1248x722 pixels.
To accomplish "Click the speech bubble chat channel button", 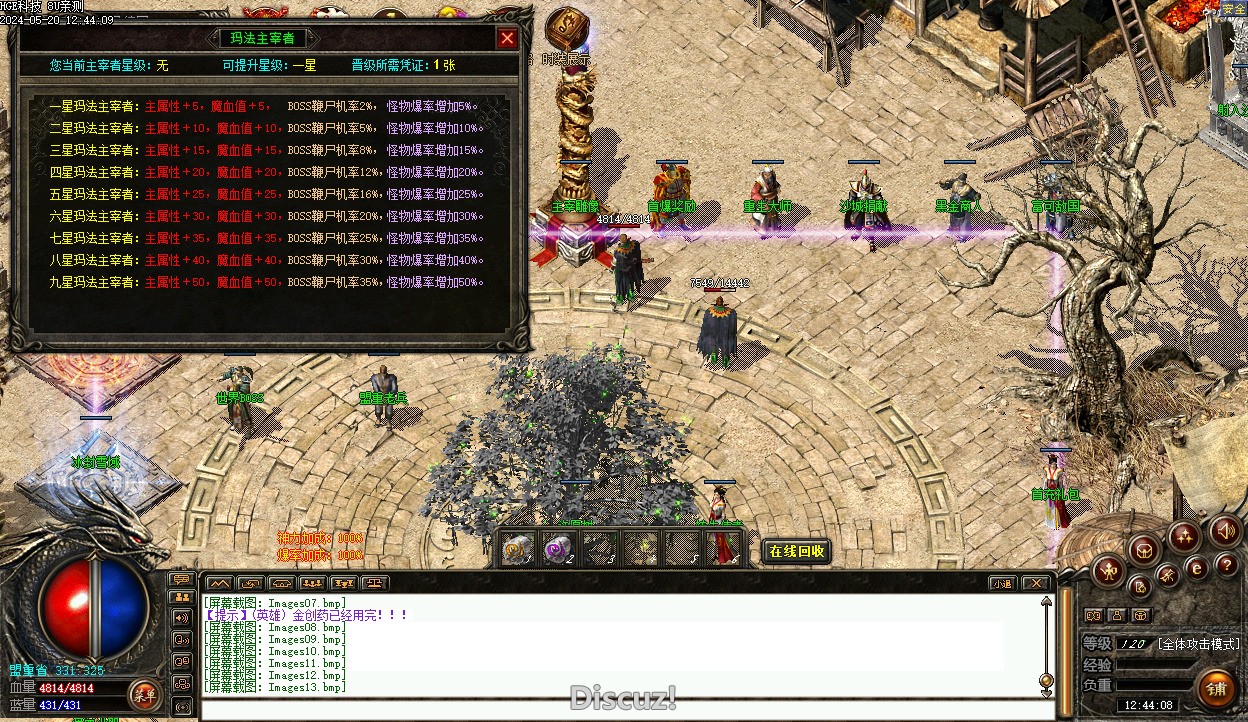I will [x=182, y=580].
